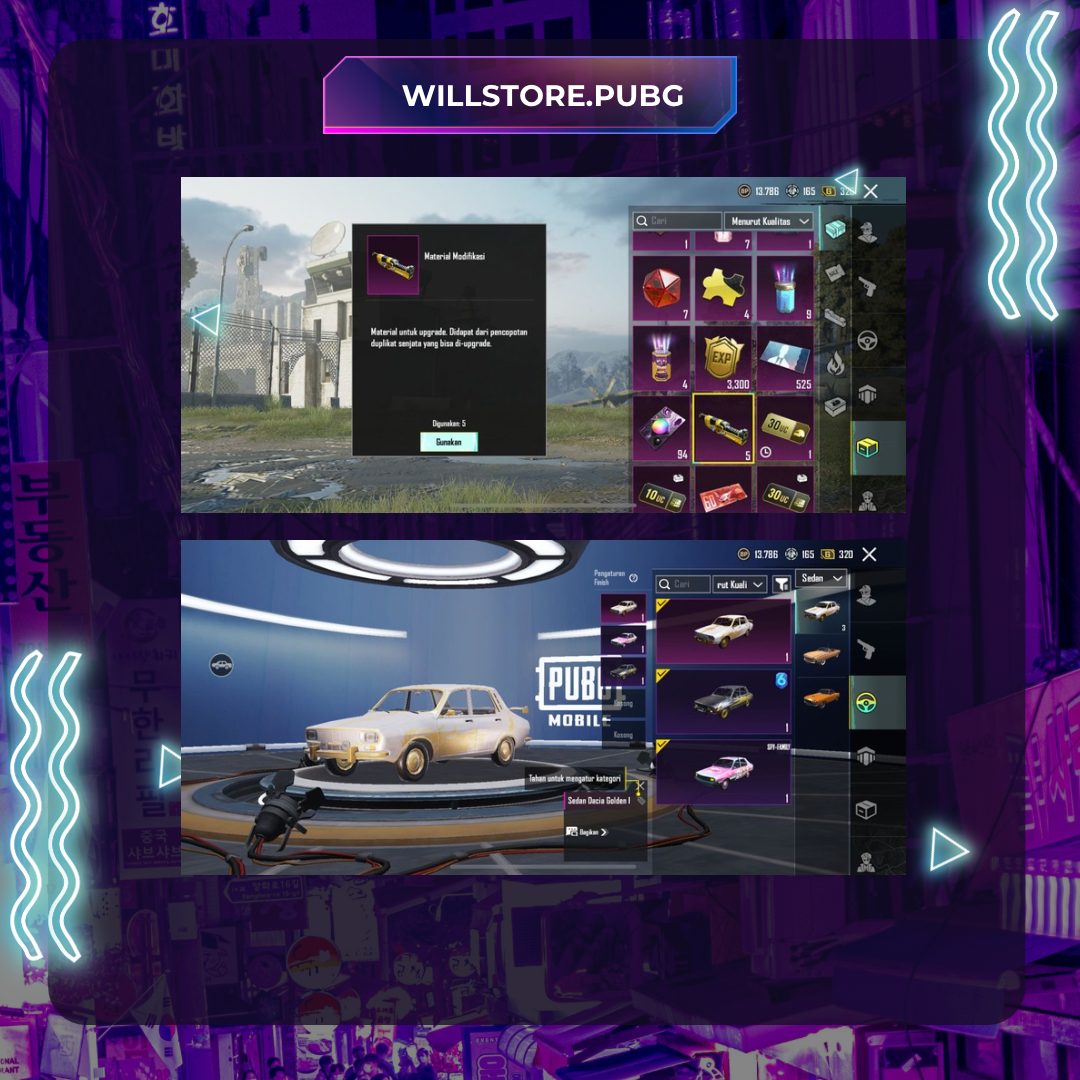Select the business card item showing 525
1080x1080 pixels.
point(784,356)
